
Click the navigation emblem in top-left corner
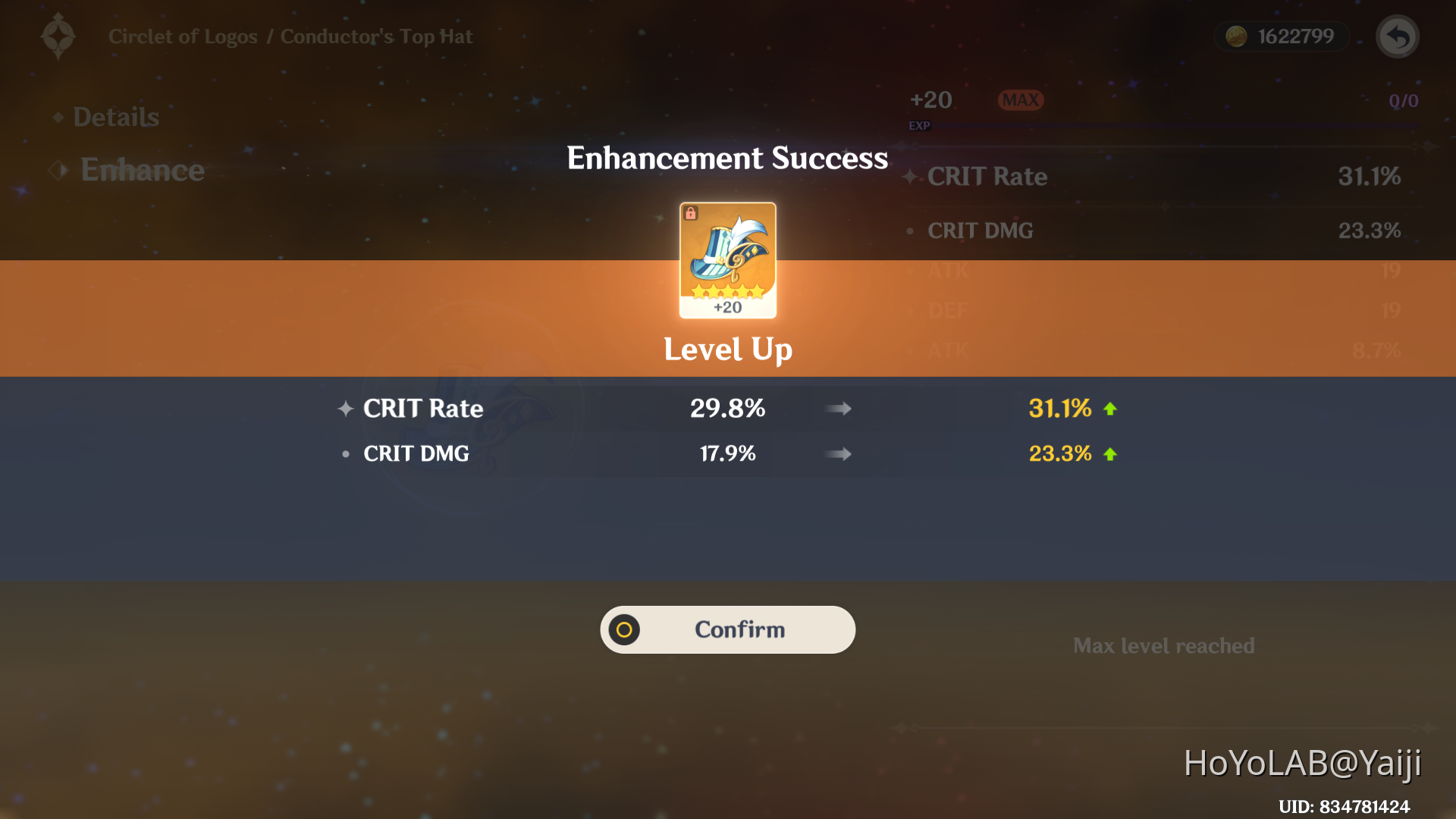[58, 36]
